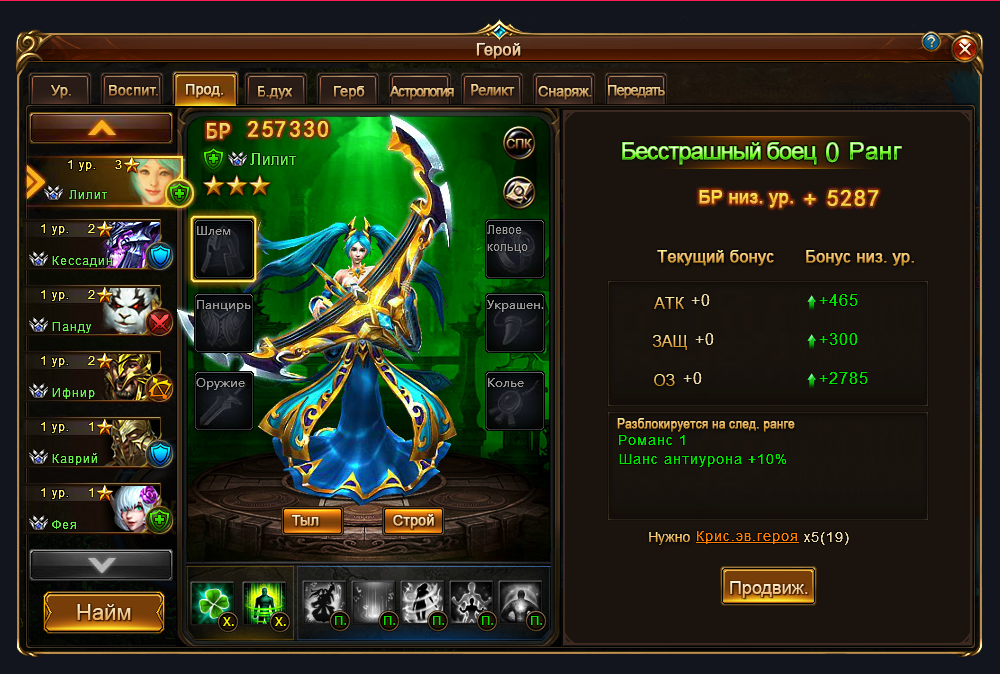Click the Продвиж. promote button
The width and height of the screenshot is (1000, 674).
pos(768,586)
